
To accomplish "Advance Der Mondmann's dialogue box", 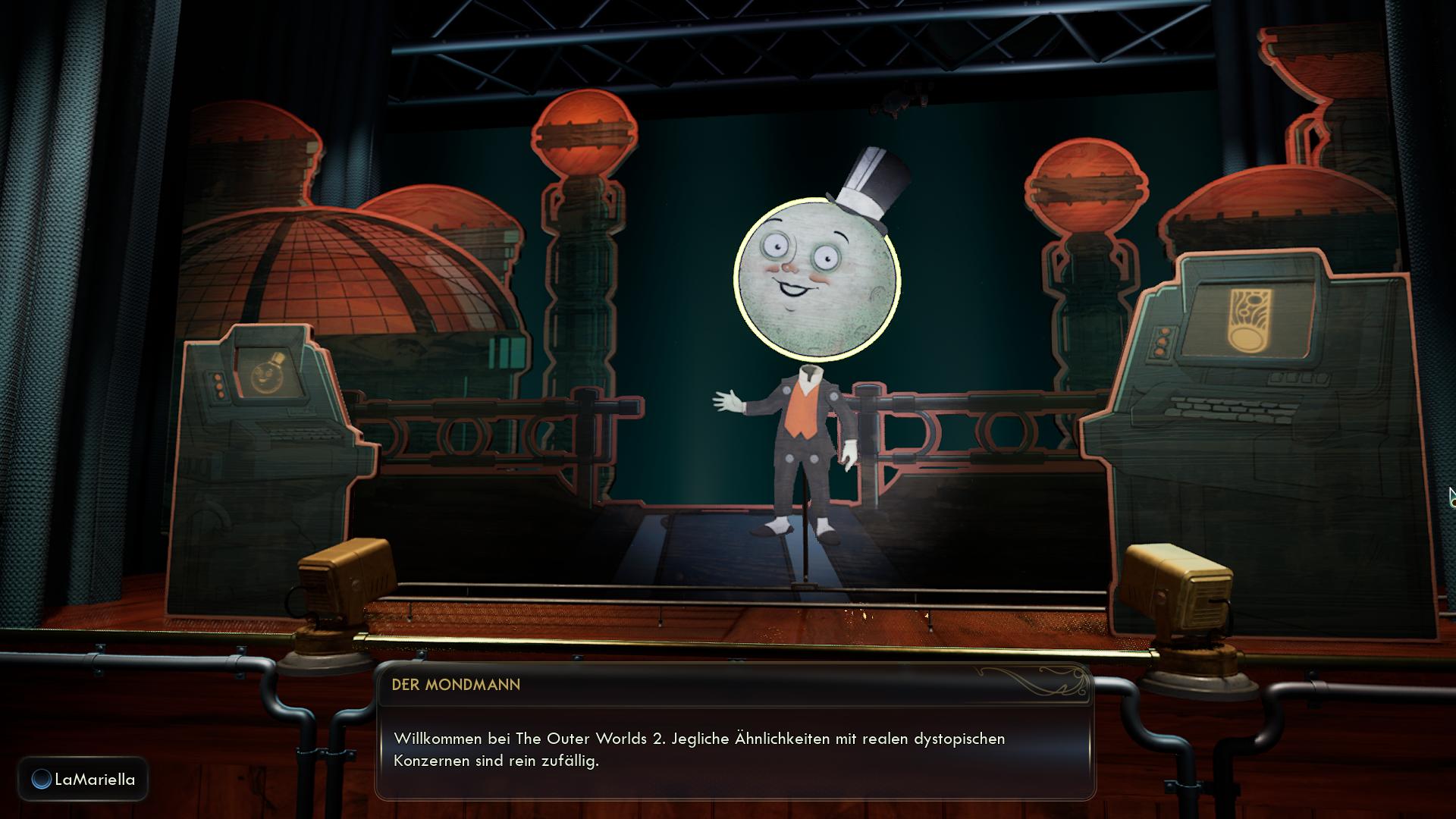I will (735, 748).
